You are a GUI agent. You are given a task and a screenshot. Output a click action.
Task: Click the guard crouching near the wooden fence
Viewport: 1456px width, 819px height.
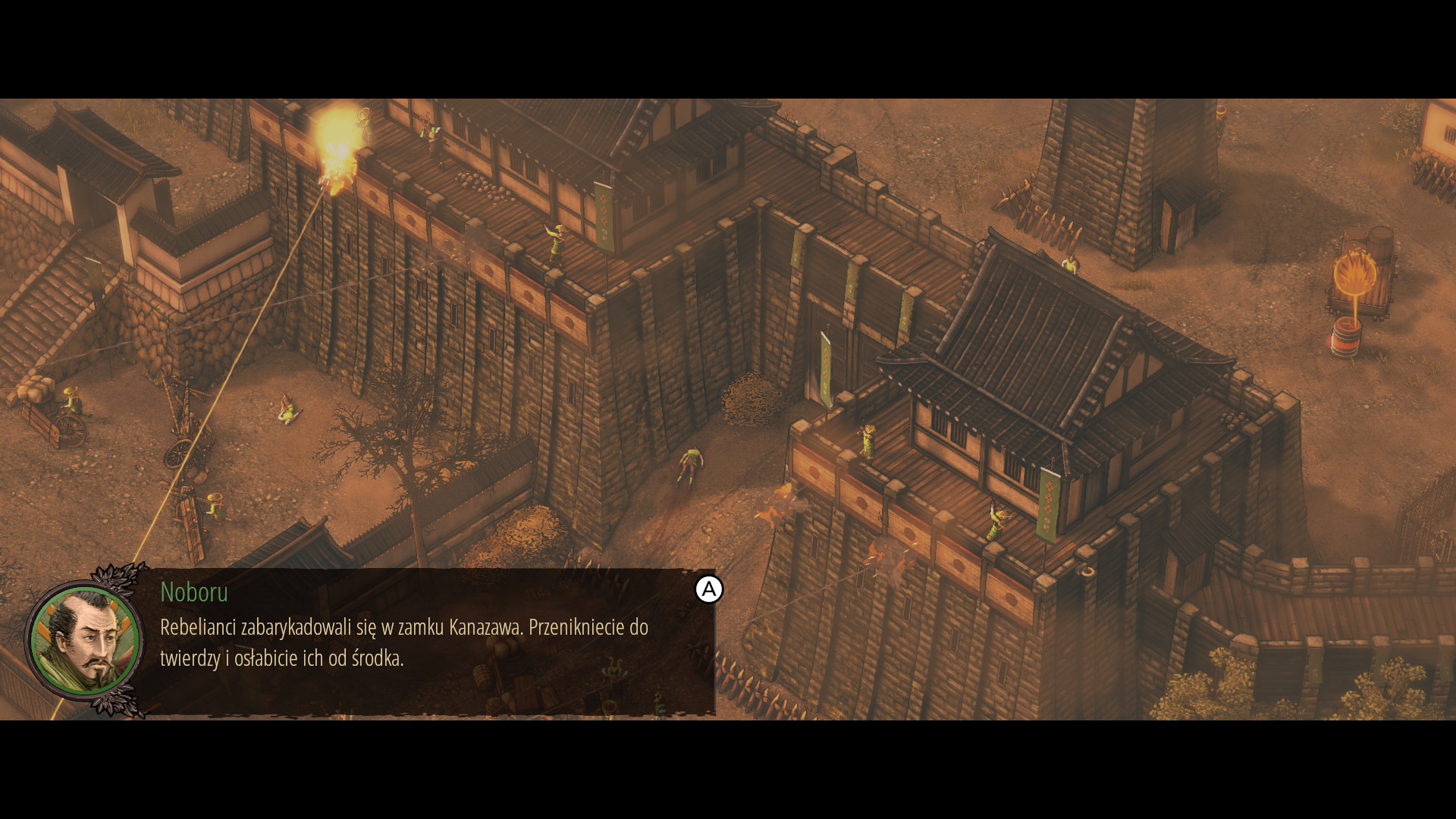click(215, 506)
